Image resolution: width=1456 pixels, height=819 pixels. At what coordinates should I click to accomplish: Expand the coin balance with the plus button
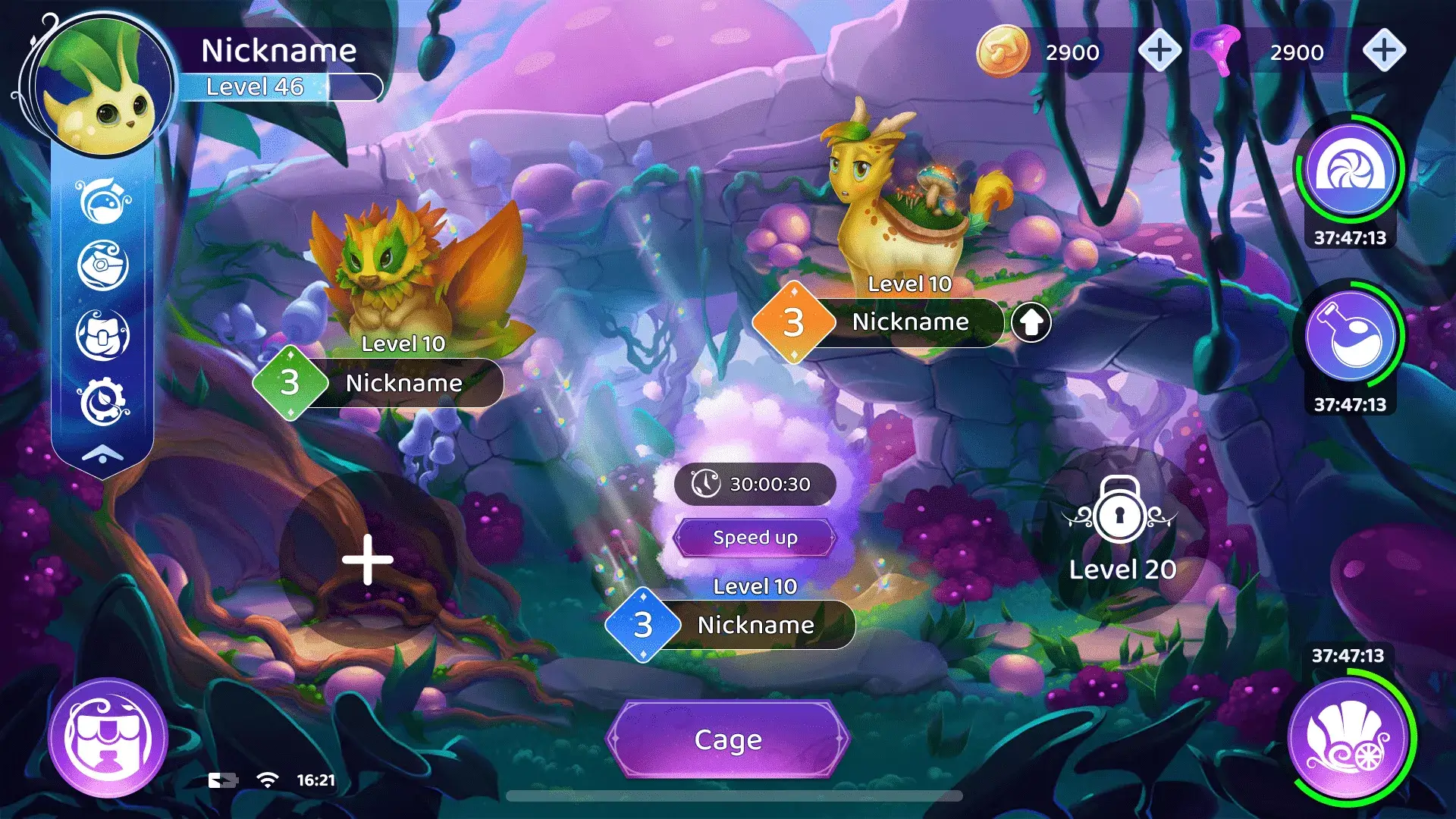pyautogui.click(x=1159, y=52)
